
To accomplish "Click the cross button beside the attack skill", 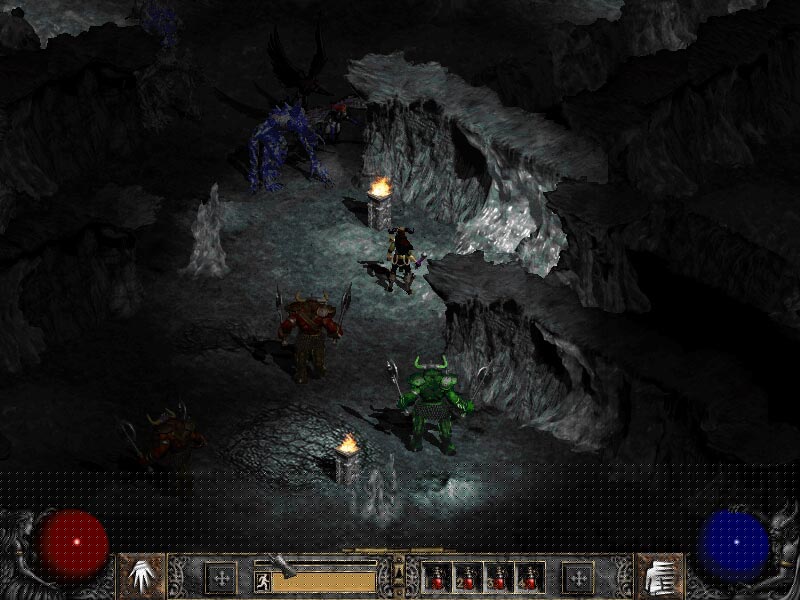I will point(220,577).
